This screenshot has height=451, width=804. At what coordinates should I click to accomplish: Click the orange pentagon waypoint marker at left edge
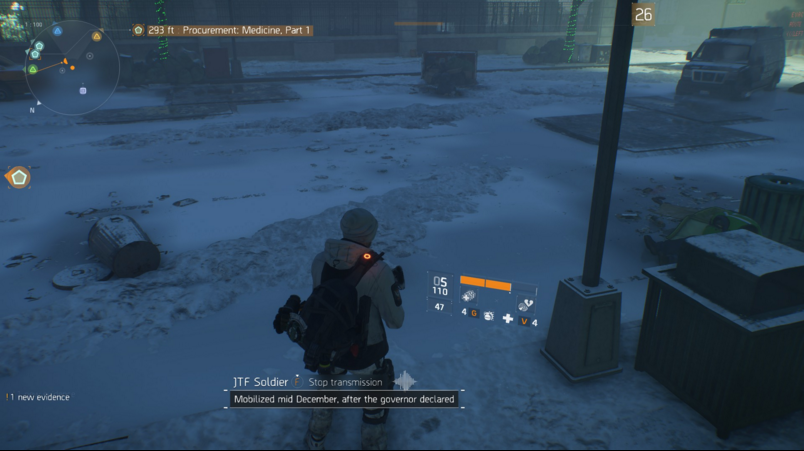18,178
